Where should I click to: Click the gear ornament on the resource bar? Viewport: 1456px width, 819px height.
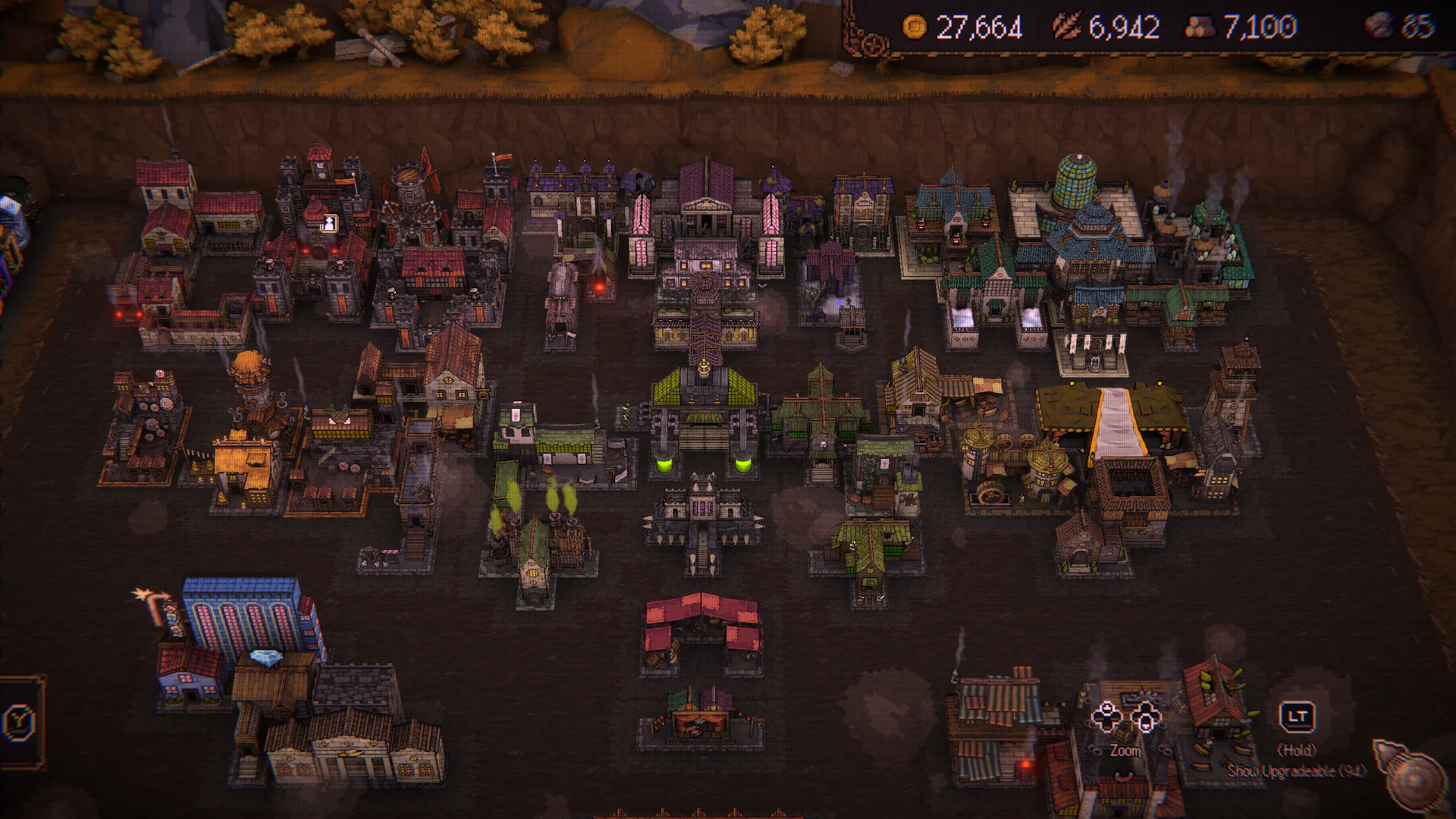click(873, 42)
